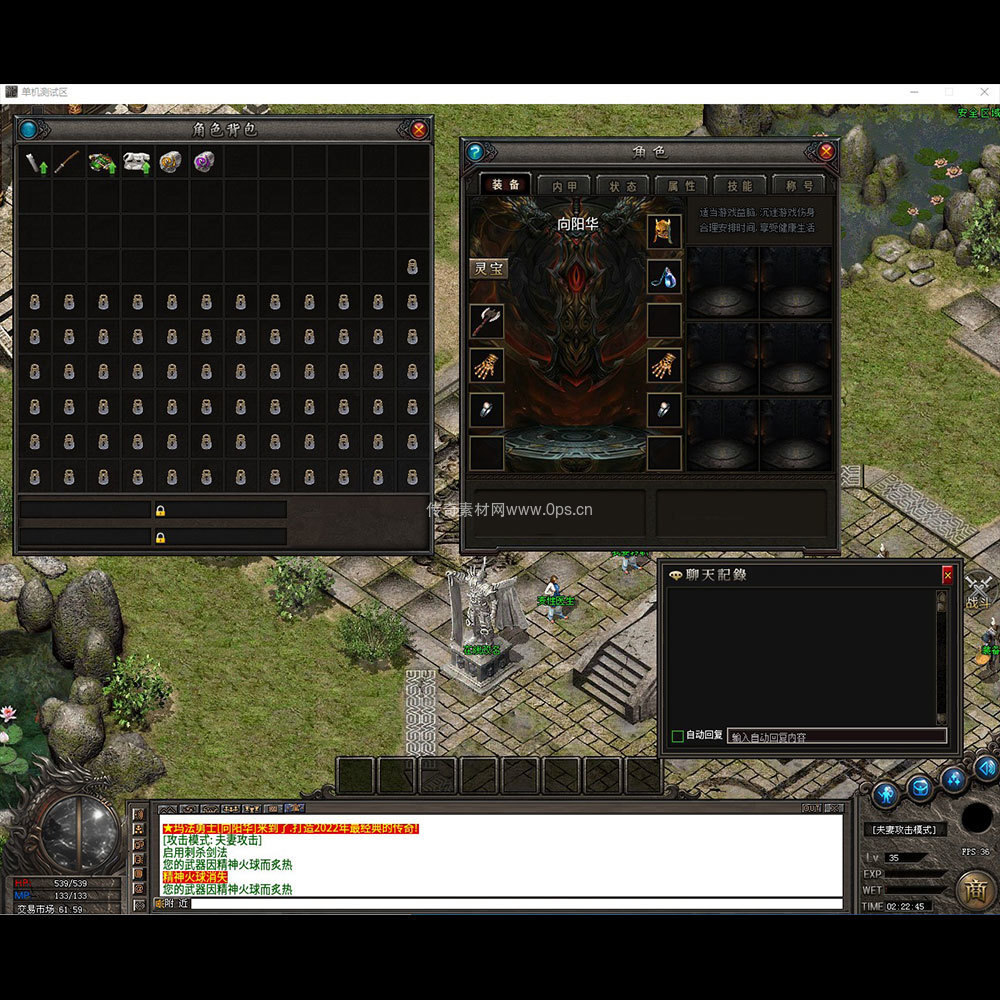Open the blue help button on the character panel
The image size is (1000, 1000).
click(475, 152)
